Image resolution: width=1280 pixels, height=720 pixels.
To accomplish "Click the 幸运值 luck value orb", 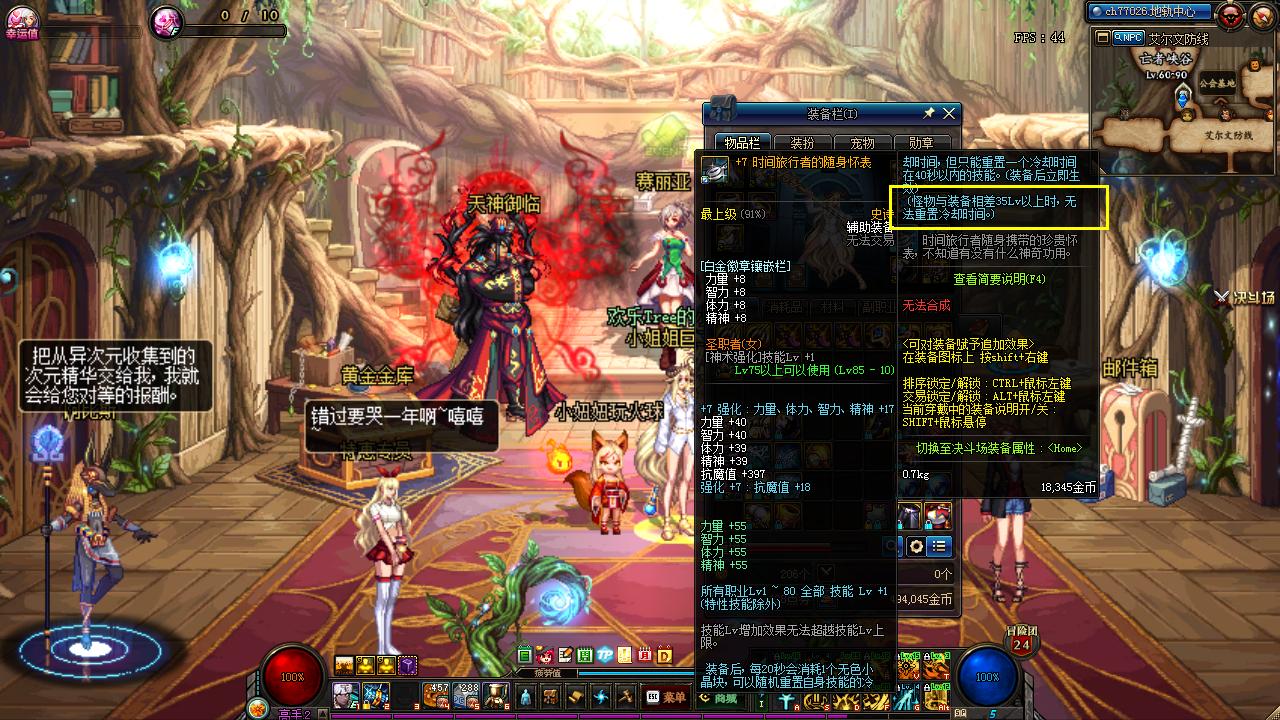I will pyautogui.click(x=20, y=18).
